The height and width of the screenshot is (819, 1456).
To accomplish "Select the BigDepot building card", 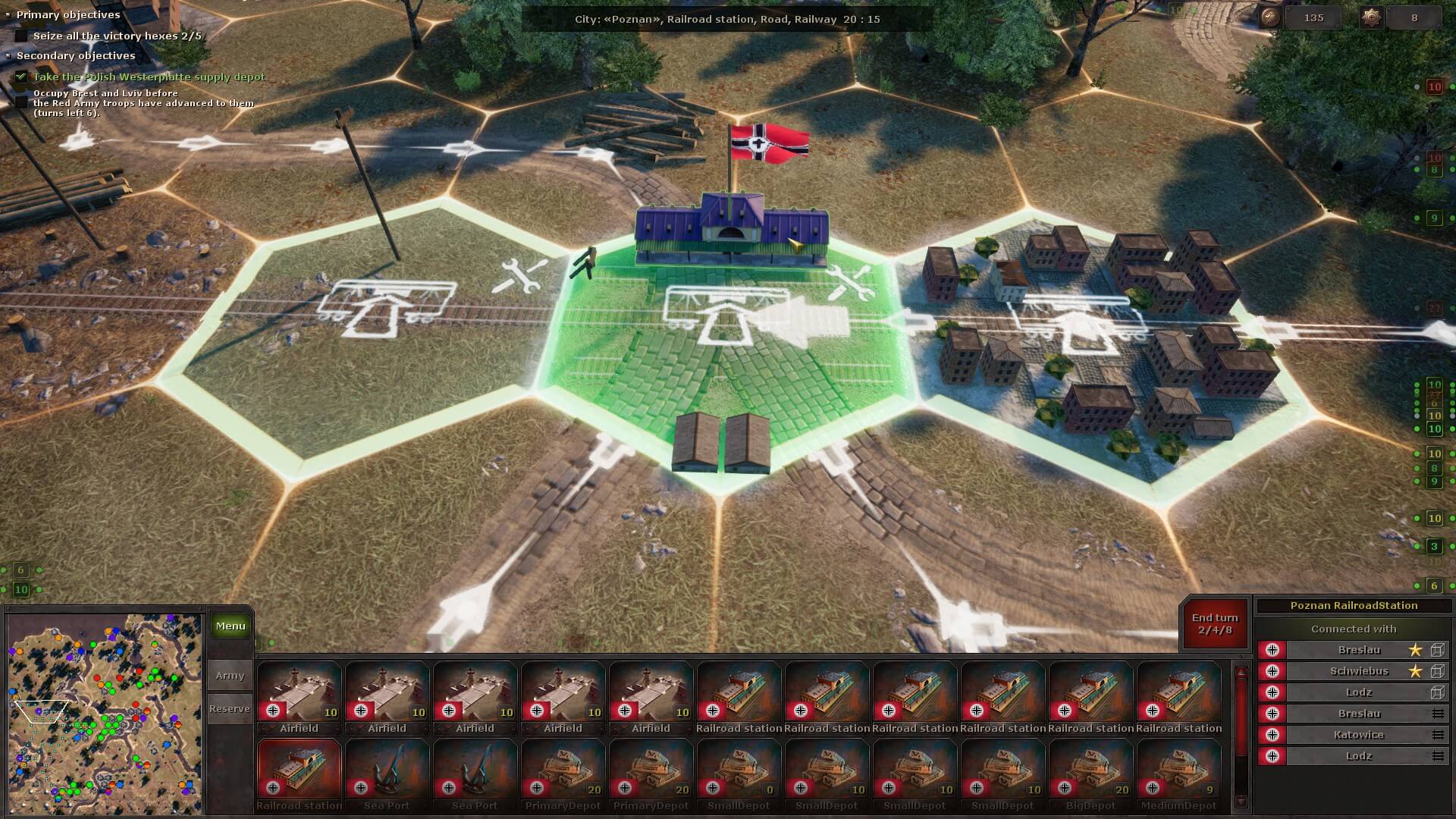I will [x=1090, y=773].
